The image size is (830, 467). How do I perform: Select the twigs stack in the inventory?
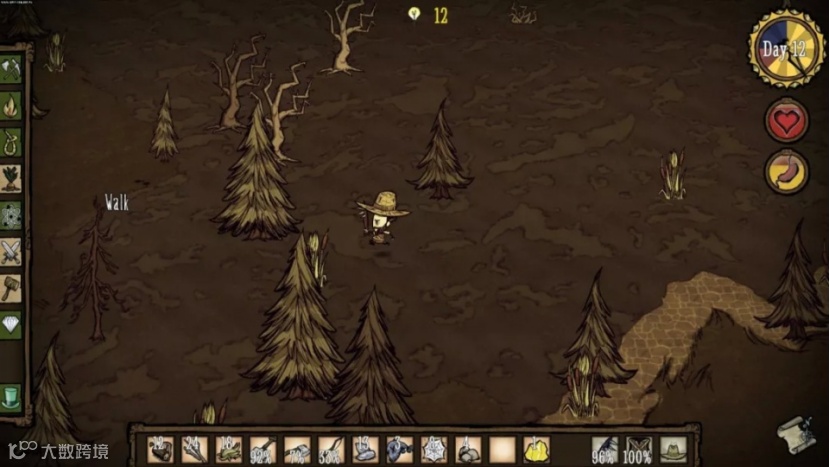click(x=194, y=450)
